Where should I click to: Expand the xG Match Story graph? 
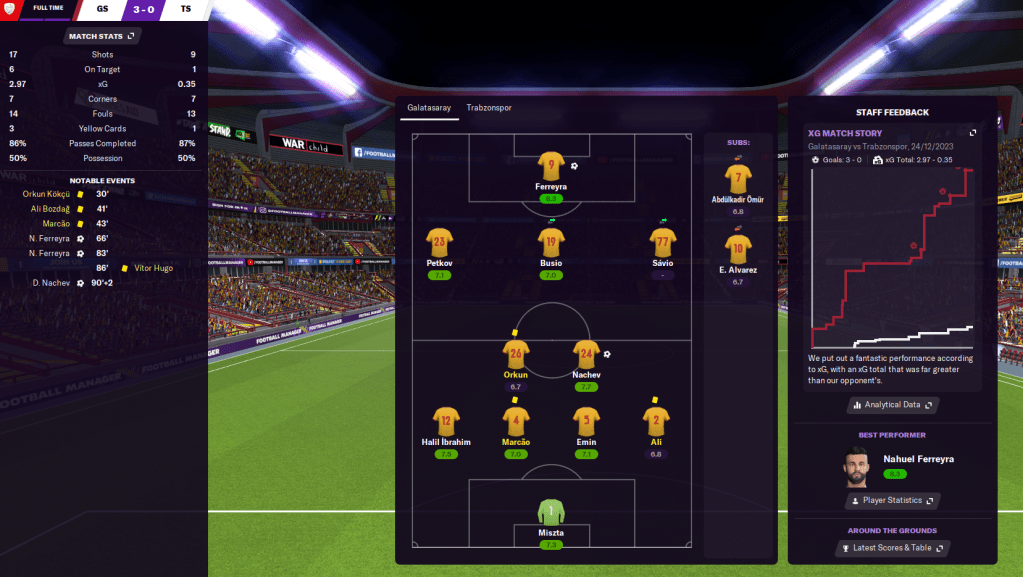tap(972, 132)
